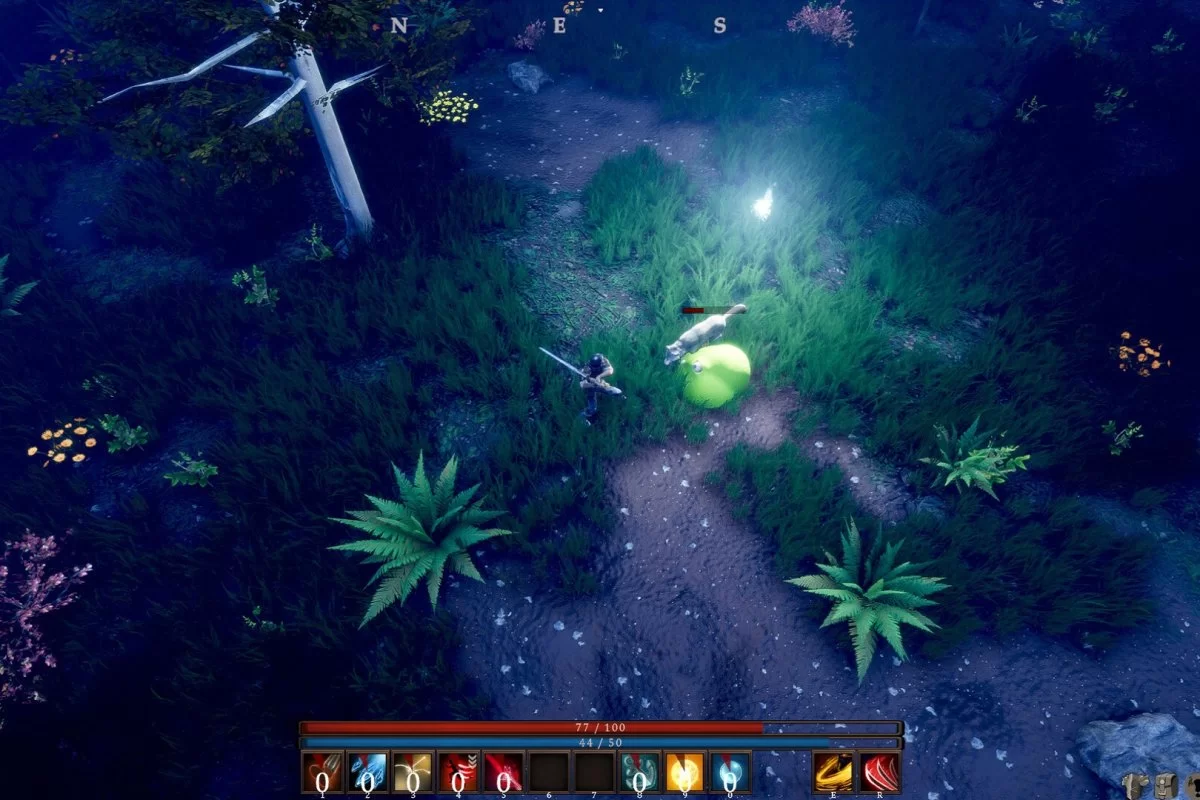Screen dimensions: 1200x800
Task: Trigger the red chevron skill in slot 4
Action: [x=458, y=772]
